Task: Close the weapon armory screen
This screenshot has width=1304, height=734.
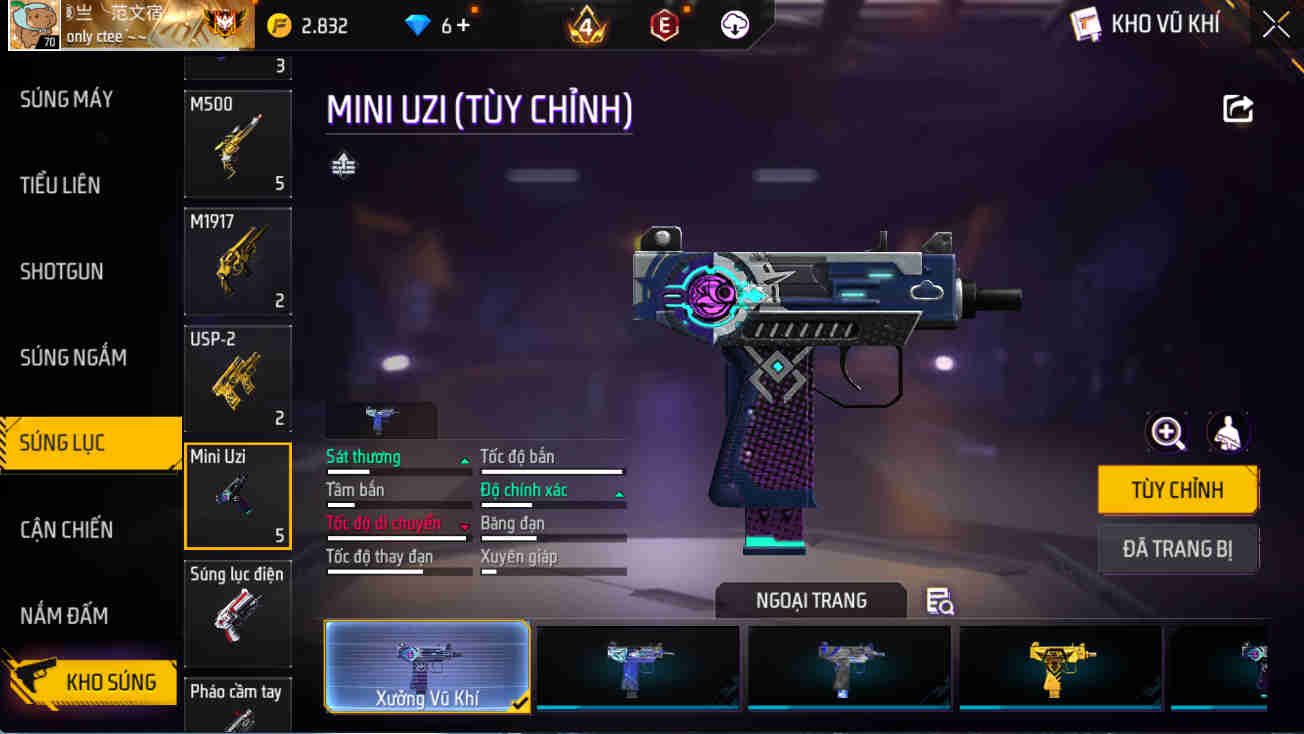Action: point(1275,25)
